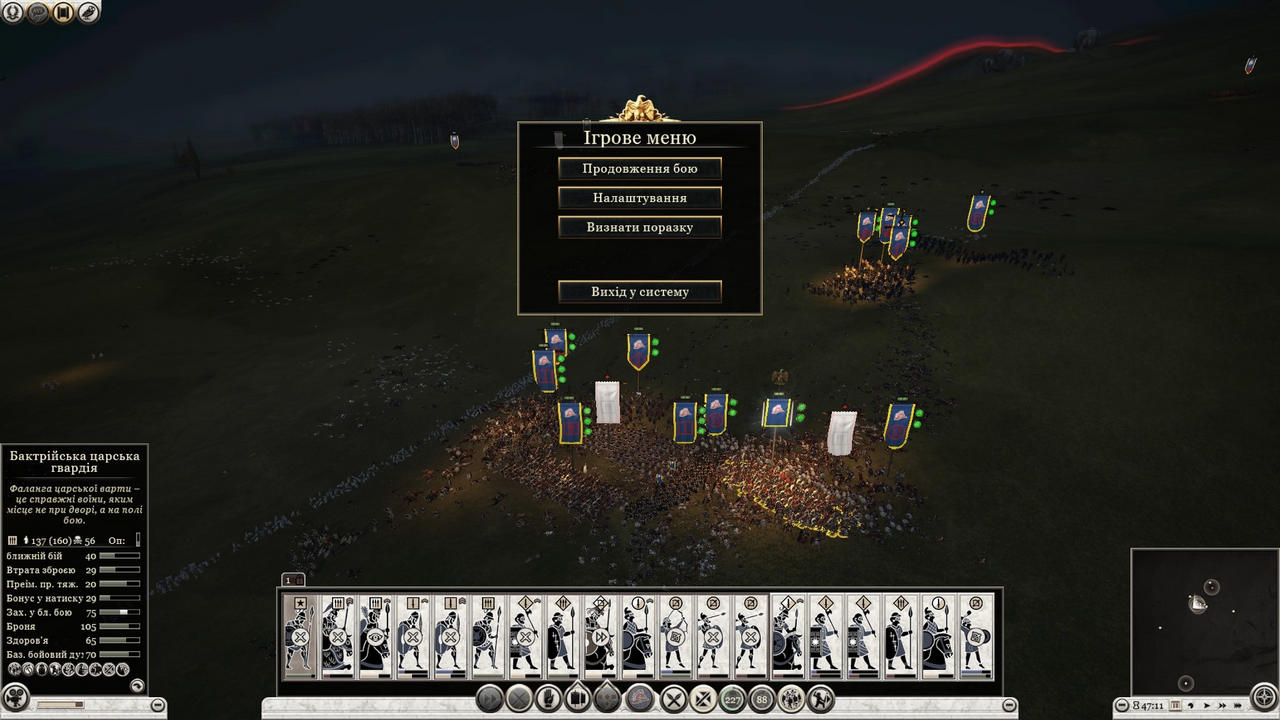
Task: Pause the battle using the pause button
Action: pos(1176,706)
